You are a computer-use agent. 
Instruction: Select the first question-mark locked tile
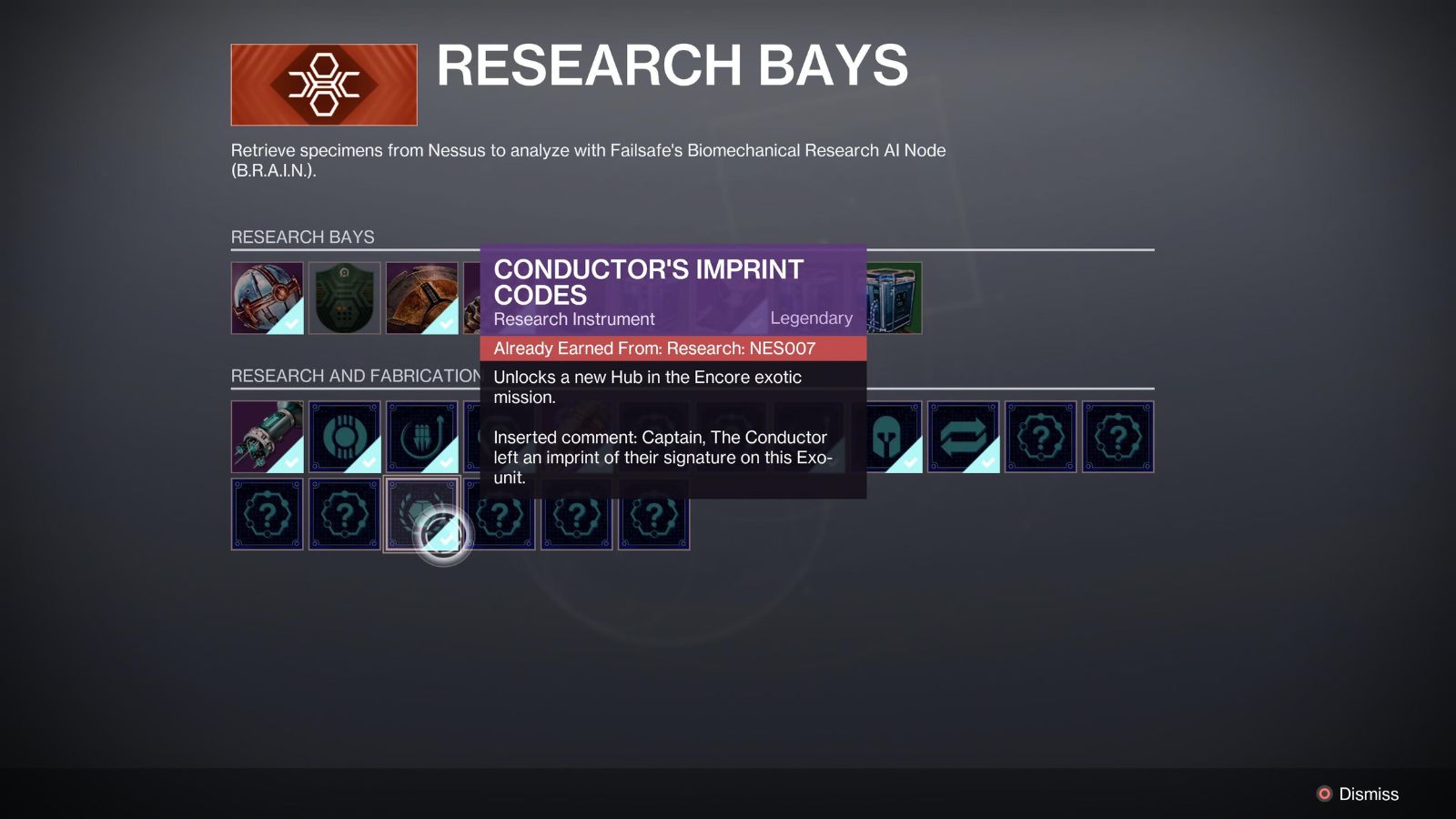point(1042,437)
